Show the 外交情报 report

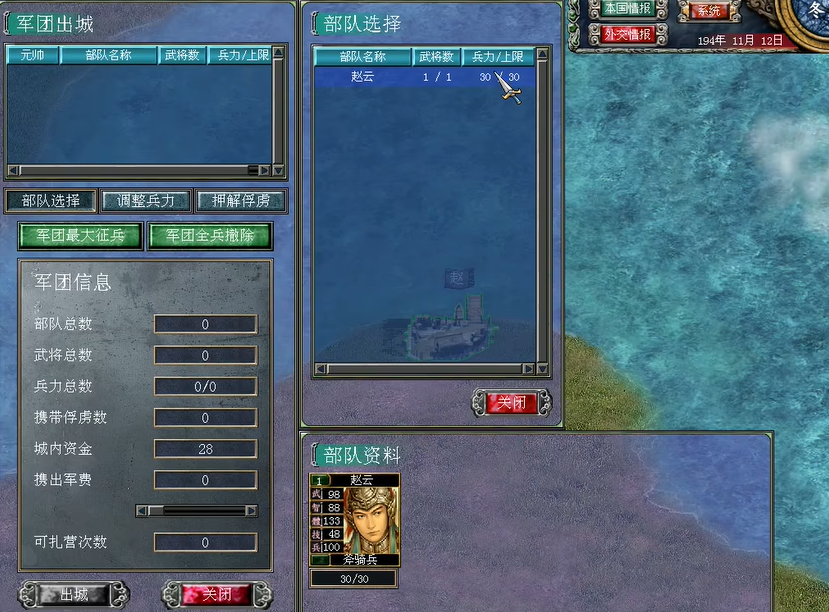pyautogui.click(x=627, y=34)
